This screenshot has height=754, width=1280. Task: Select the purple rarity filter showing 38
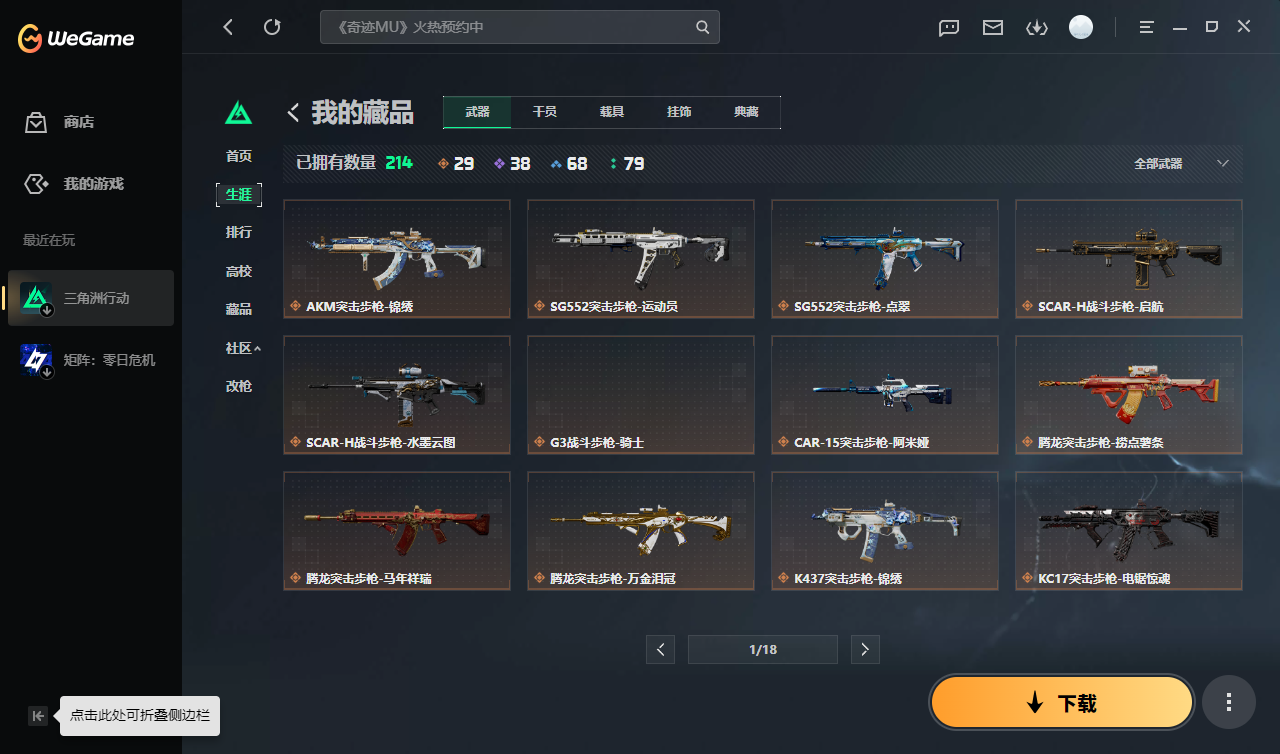tap(512, 163)
